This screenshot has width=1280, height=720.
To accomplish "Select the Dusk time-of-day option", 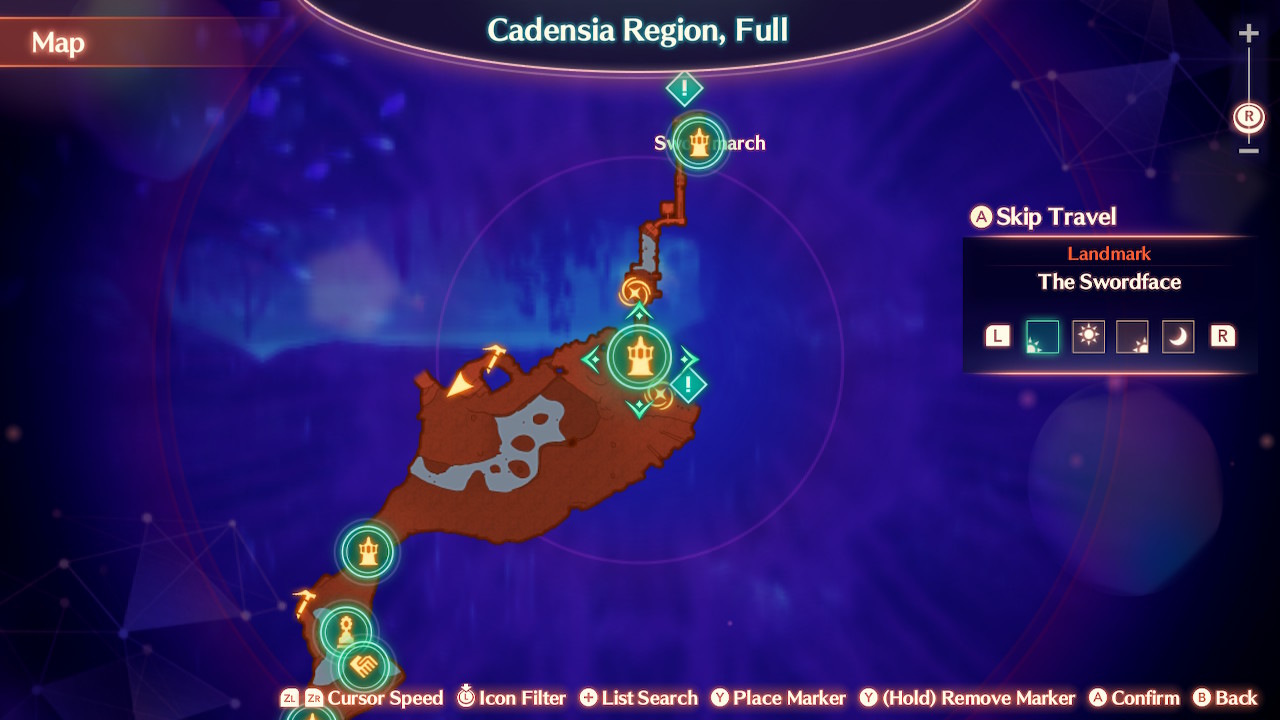I will 1133,336.
